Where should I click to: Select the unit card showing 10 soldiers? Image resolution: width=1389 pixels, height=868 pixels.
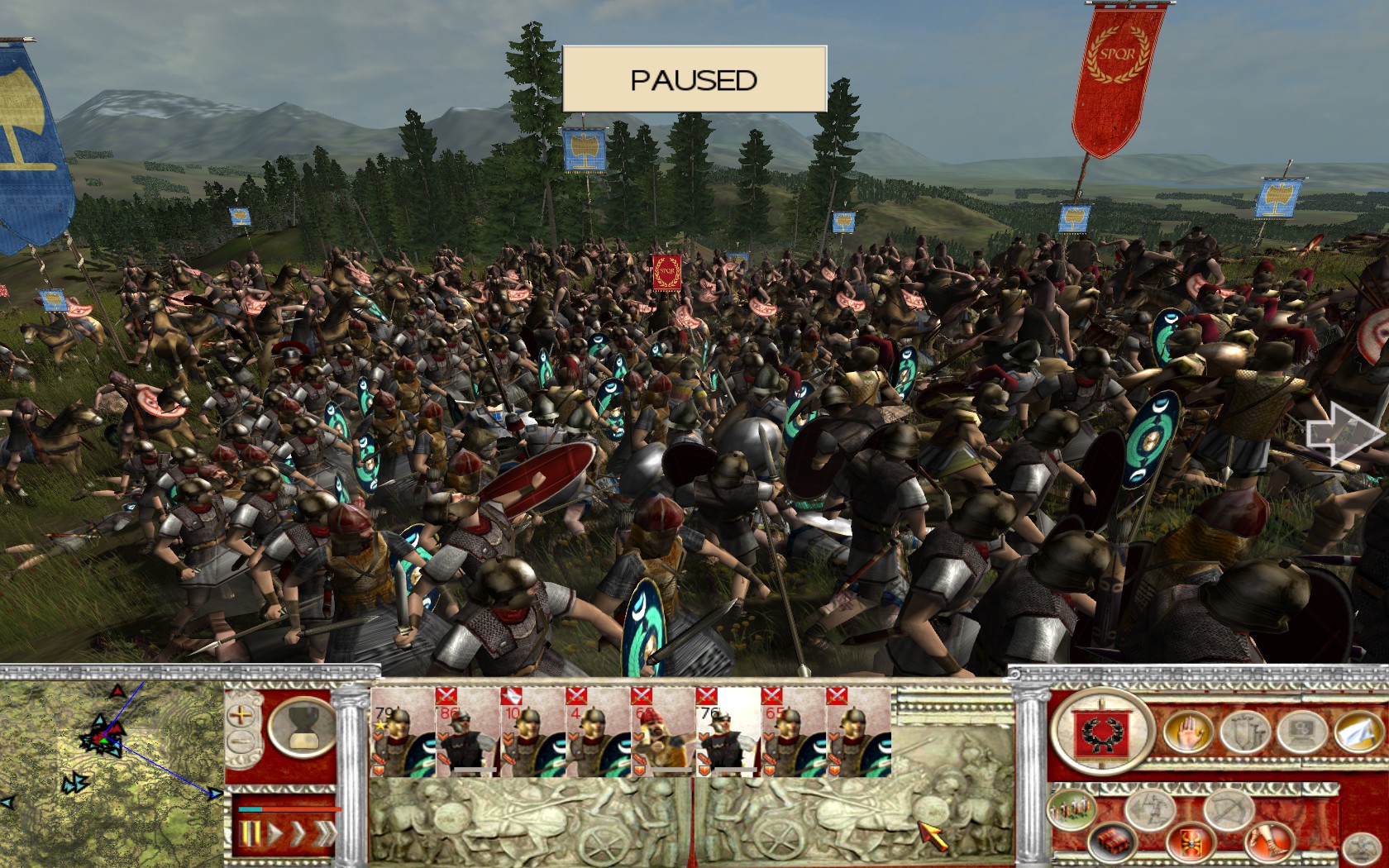click(x=533, y=732)
